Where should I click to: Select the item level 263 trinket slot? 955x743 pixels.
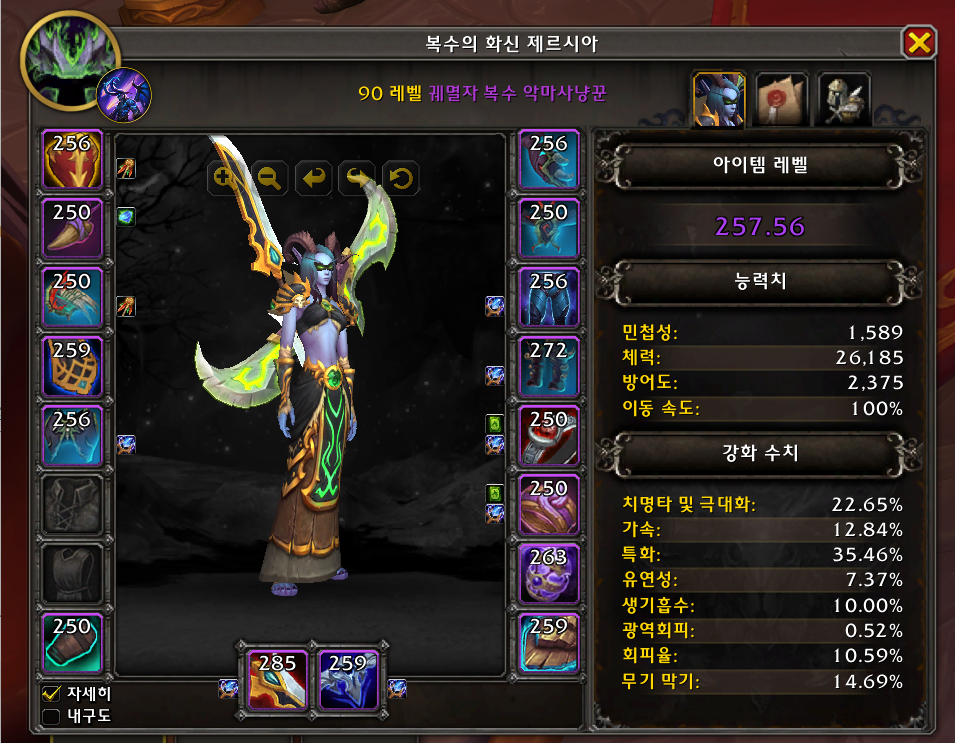point(549,574)
